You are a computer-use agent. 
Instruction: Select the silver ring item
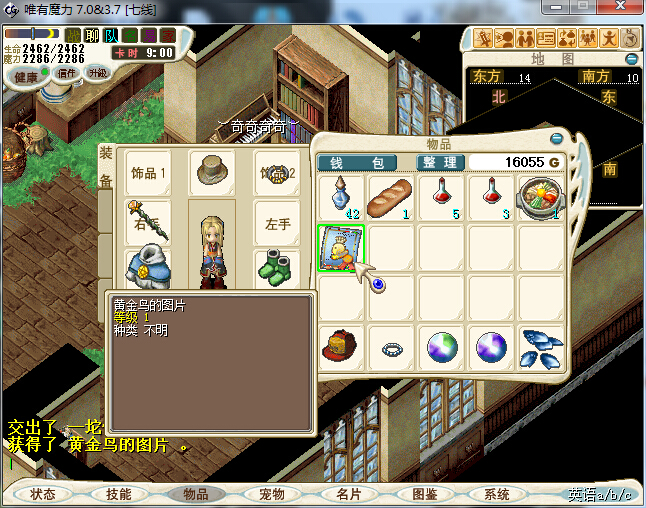coord(391,349)
